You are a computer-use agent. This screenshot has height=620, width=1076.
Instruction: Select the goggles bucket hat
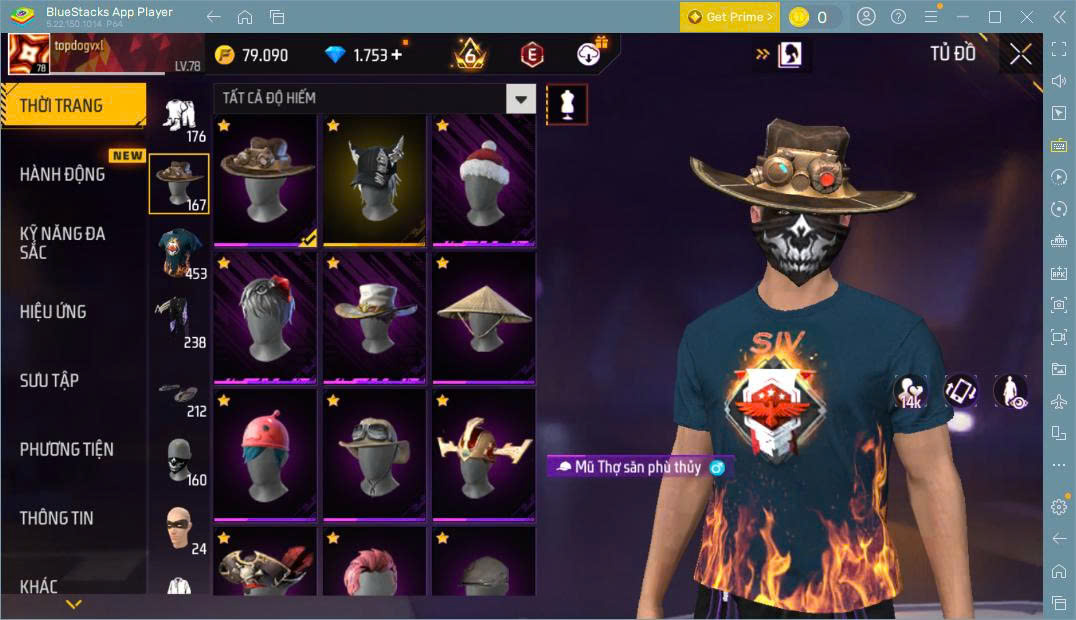pos(374,454)
